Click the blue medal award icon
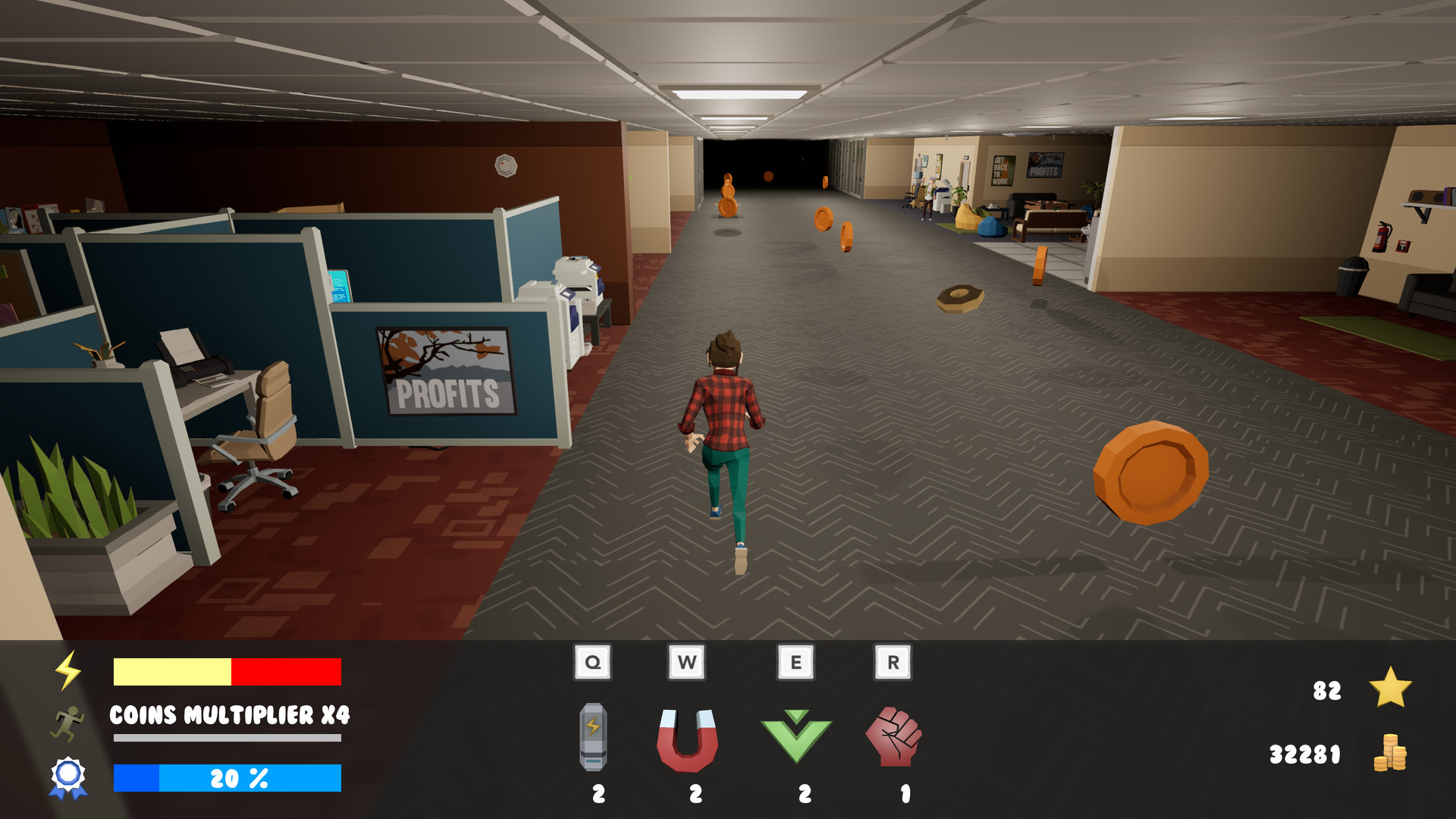 [x=67, y=775]
